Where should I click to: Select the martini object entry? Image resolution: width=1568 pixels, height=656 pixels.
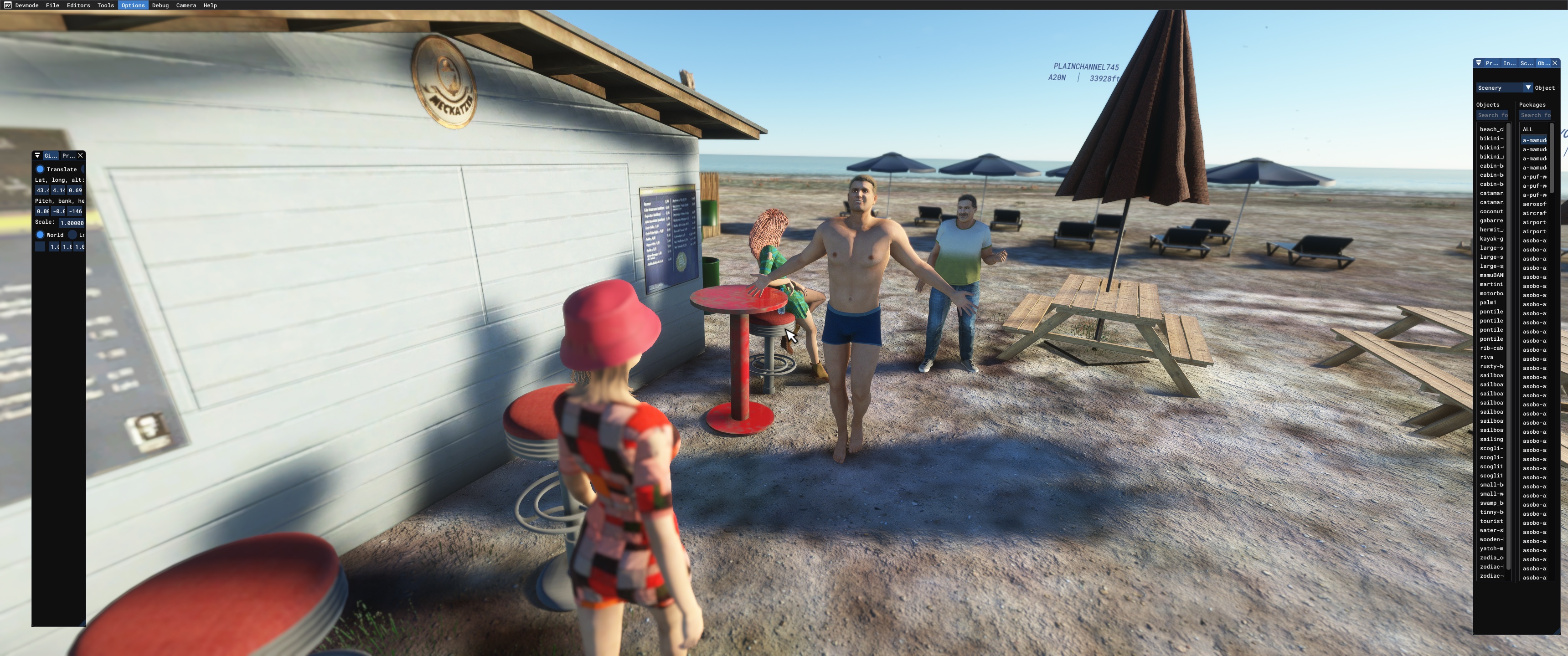coord(1491,285)
